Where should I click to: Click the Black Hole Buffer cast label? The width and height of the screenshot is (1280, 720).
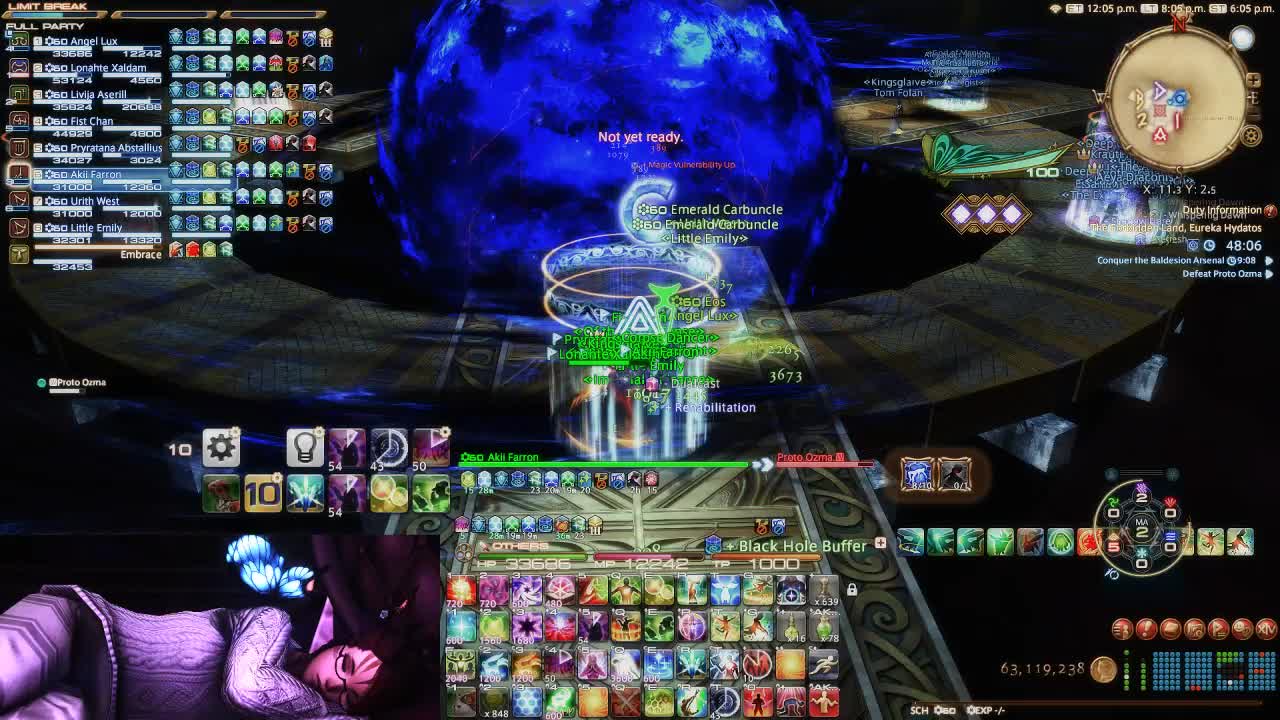click(x=802, y=546)
